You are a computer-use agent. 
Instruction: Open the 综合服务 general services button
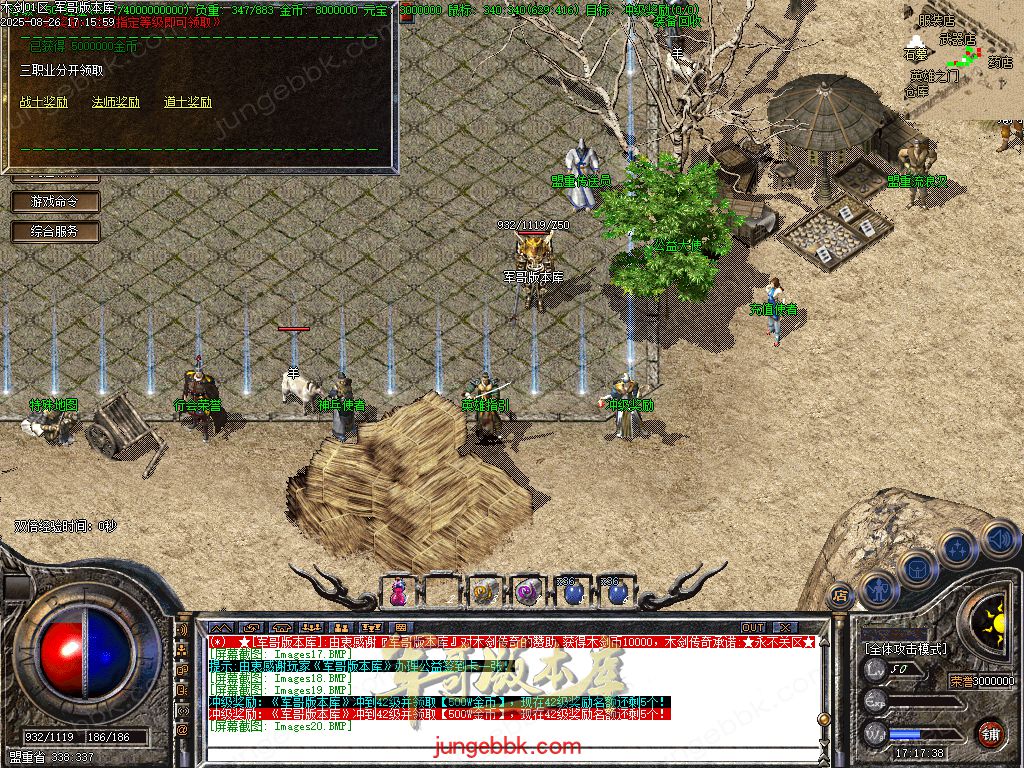pyautogui.click(x=56, y=231)
